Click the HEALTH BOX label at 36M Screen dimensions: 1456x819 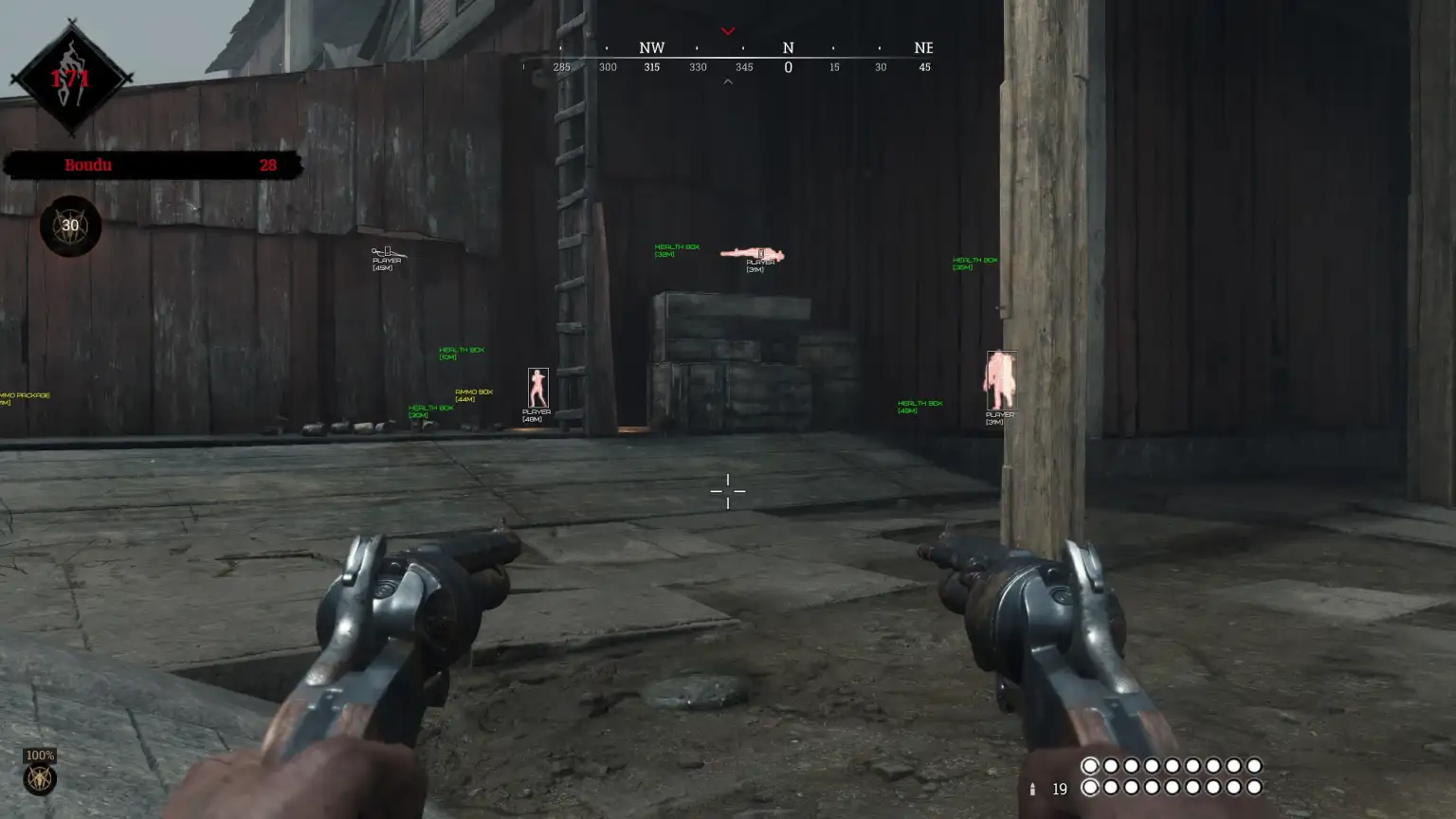tap(973, 261)
